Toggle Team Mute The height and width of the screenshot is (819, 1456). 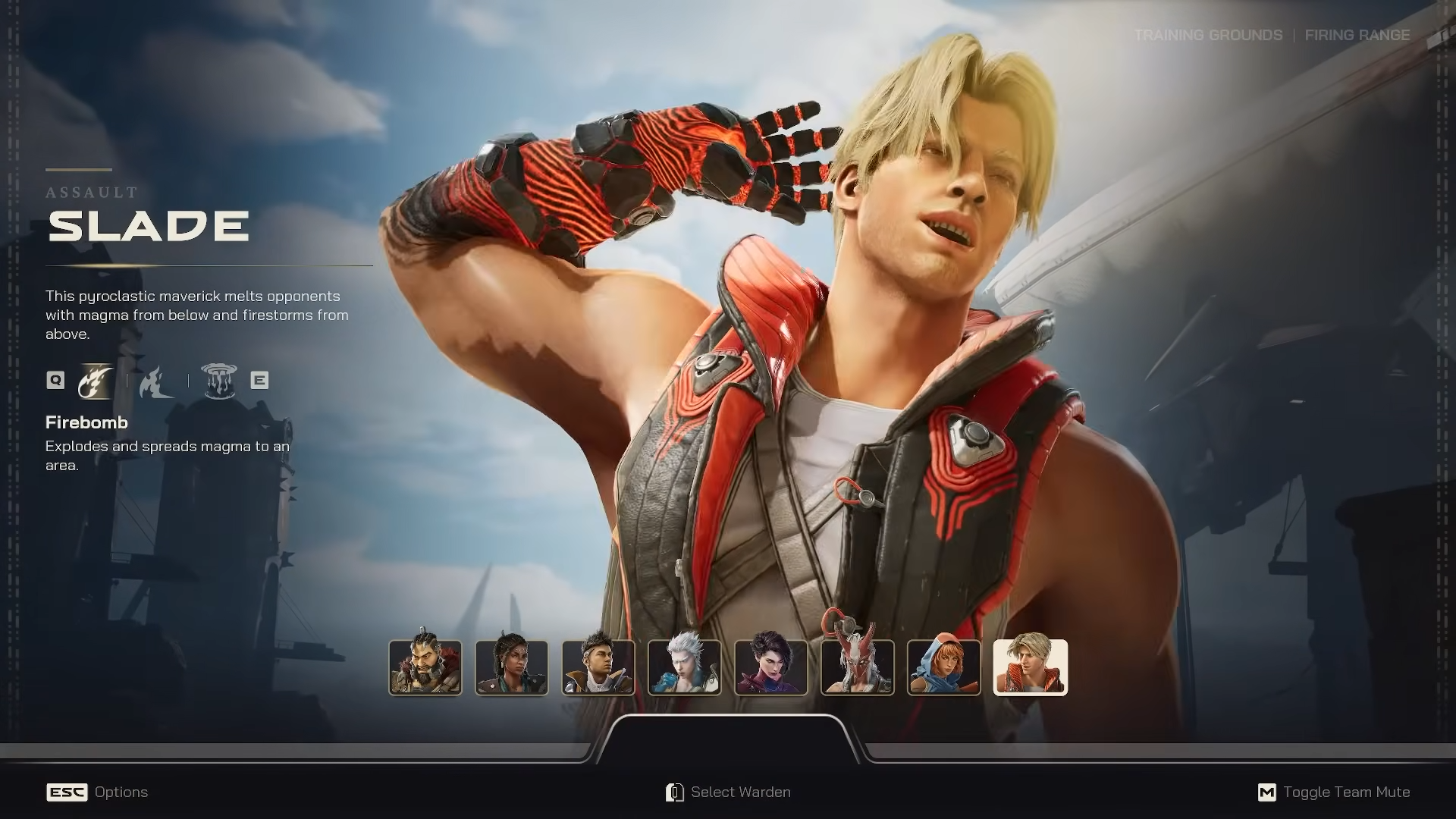(1333, 792)
